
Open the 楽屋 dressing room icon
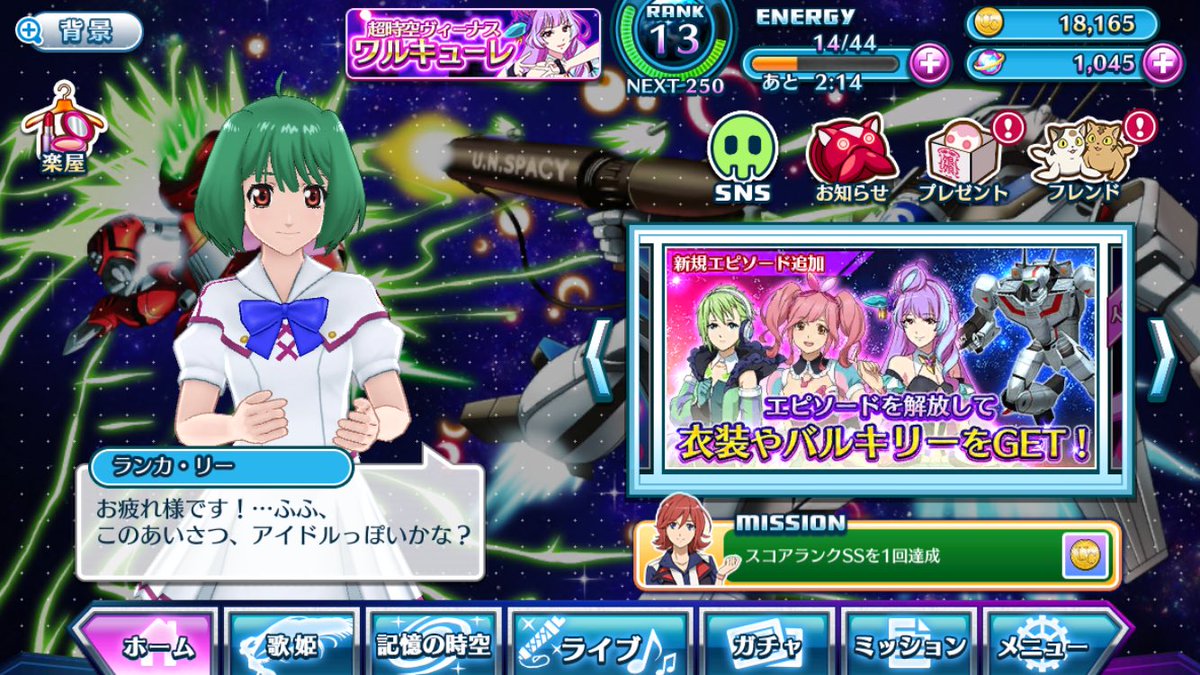click(65, 128)
